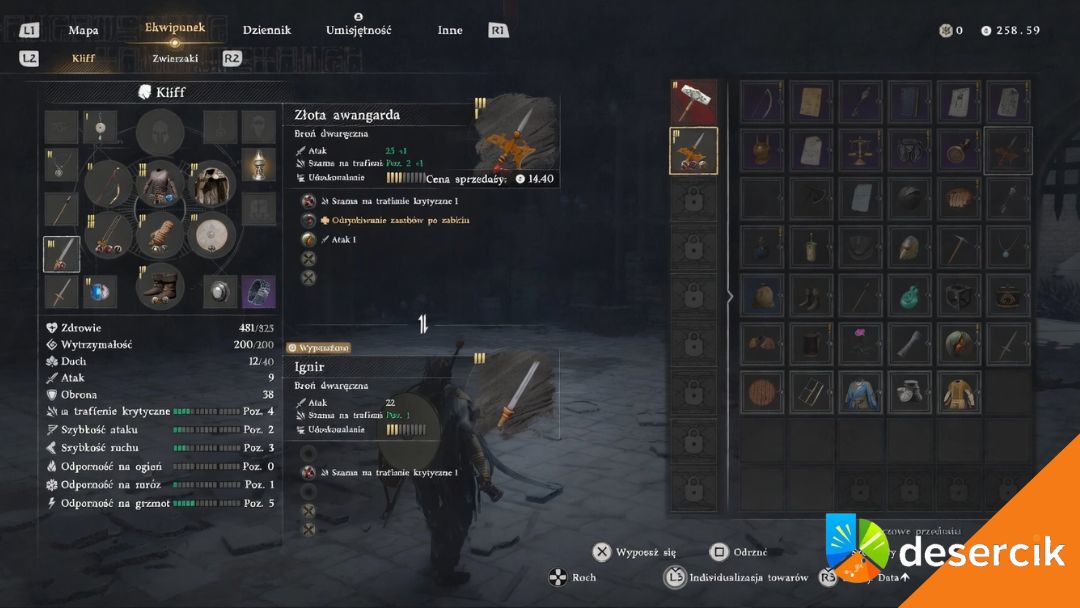Click the round wooden shield in the inventory
The width and height of the screenshot is (1080, 608).
point(761,390)
